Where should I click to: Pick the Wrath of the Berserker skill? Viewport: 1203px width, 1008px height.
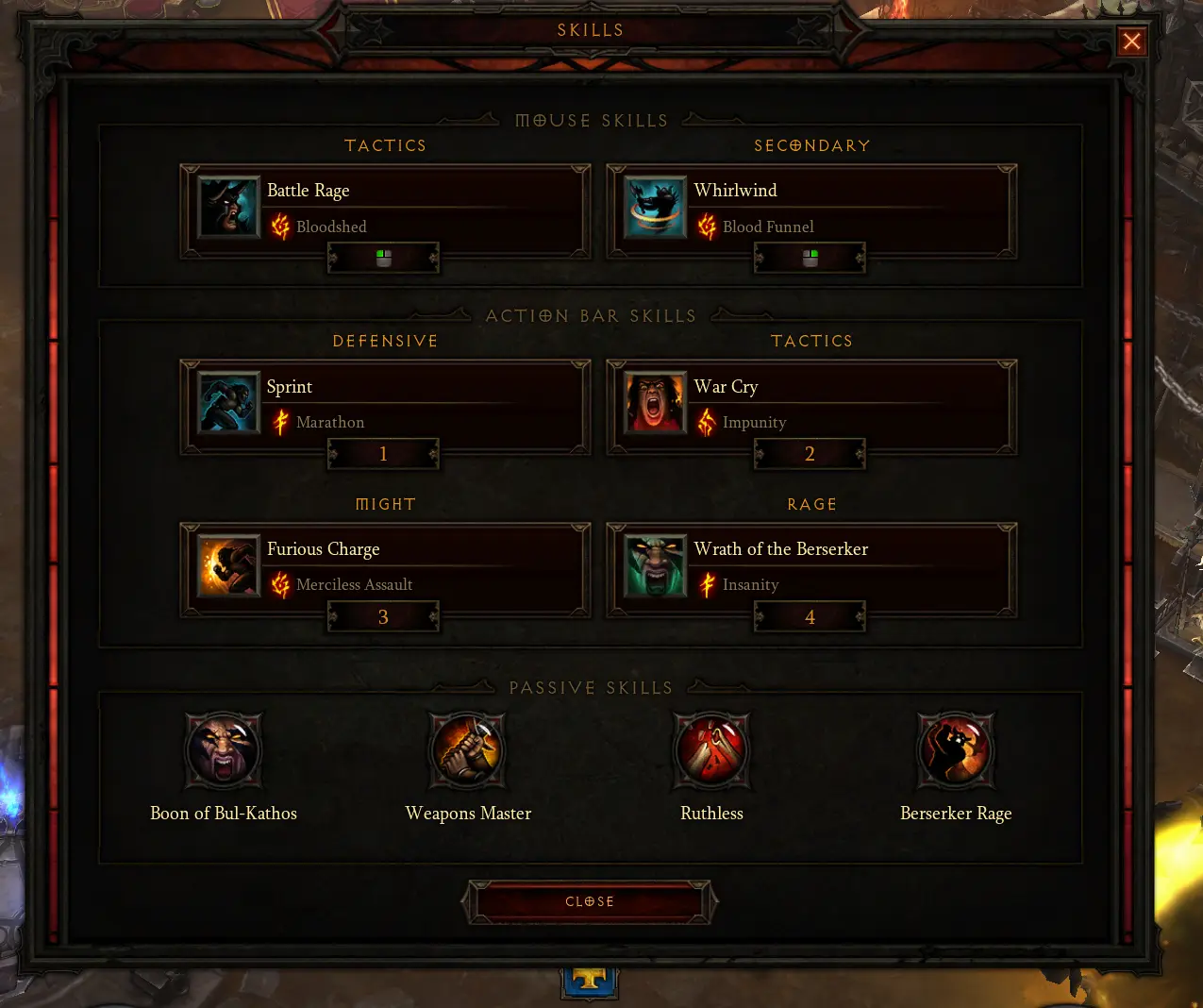811,566
